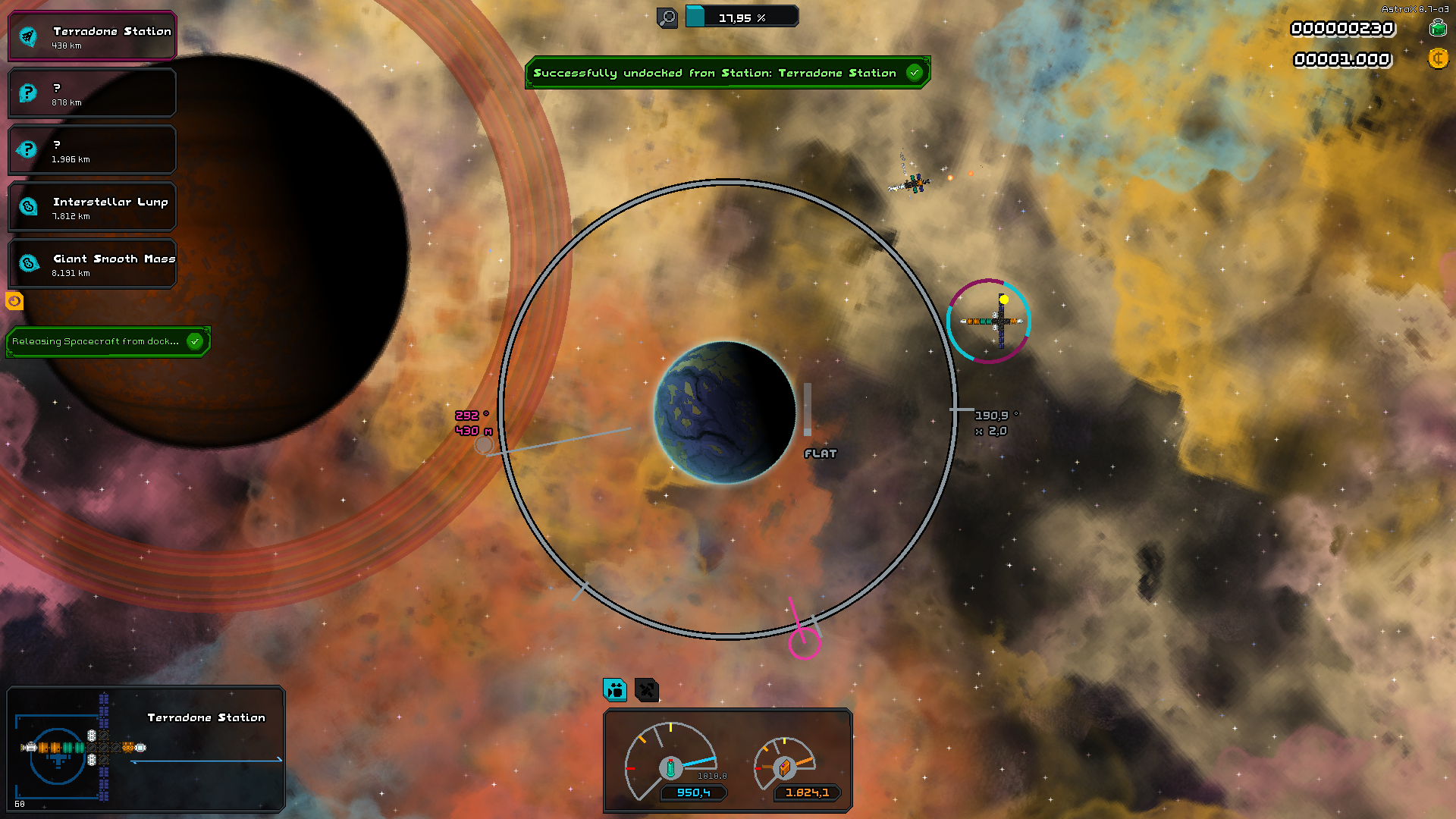
Task: Click the gold credits coin icon
Action: pos(1437,58)
